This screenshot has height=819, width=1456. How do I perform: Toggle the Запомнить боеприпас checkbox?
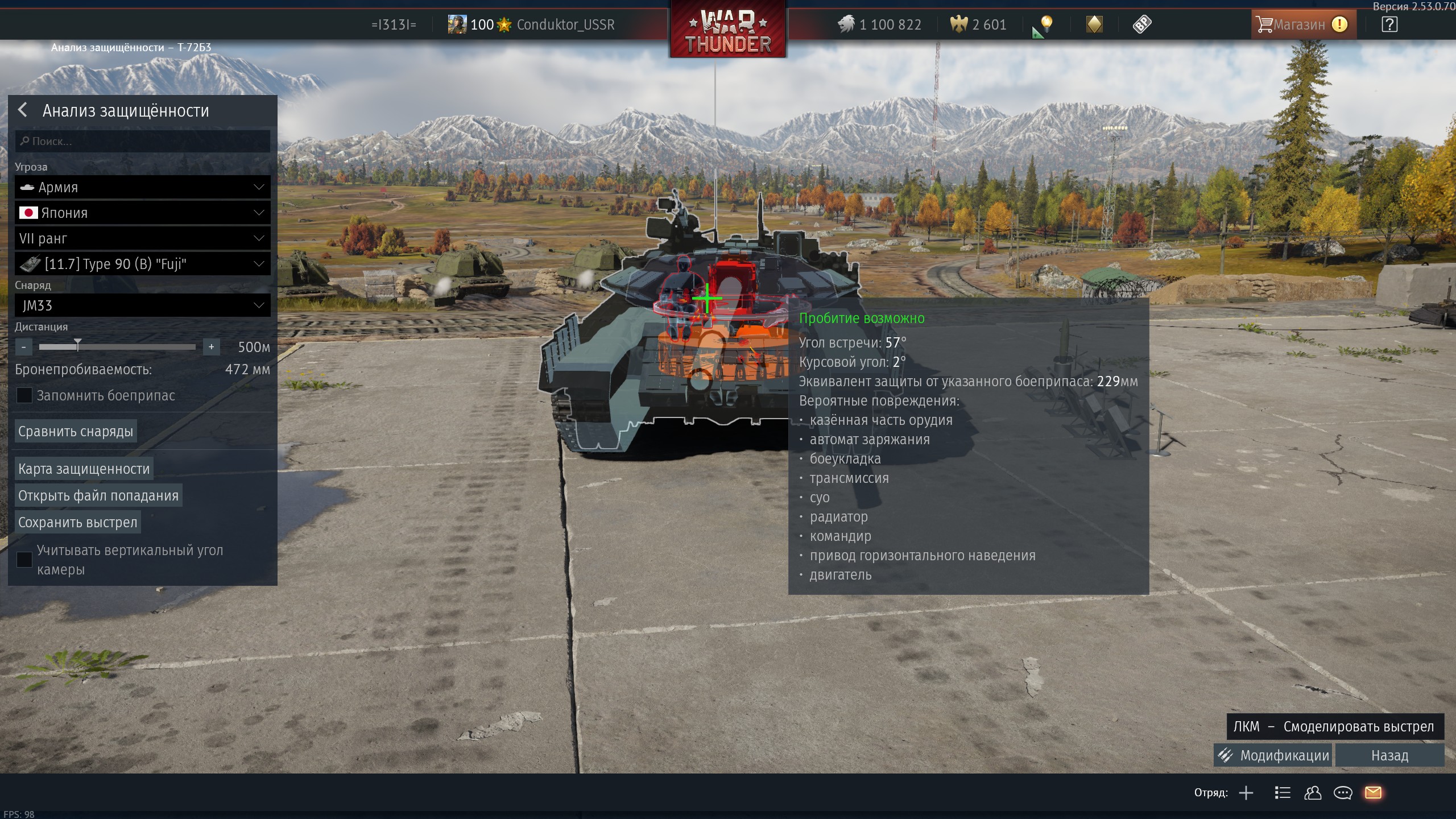point(24,395)
